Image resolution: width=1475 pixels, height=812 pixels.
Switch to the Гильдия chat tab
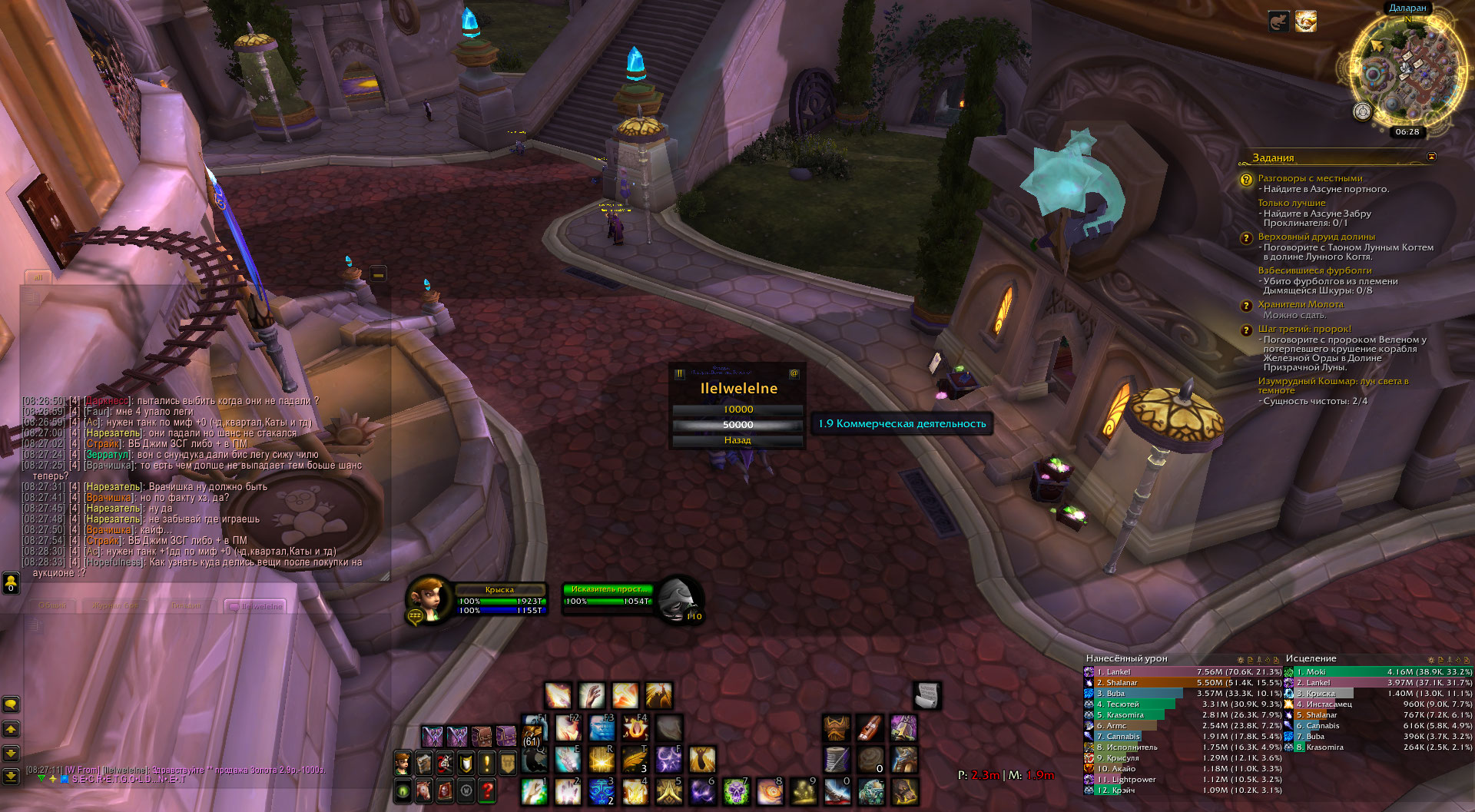(186, 606)
